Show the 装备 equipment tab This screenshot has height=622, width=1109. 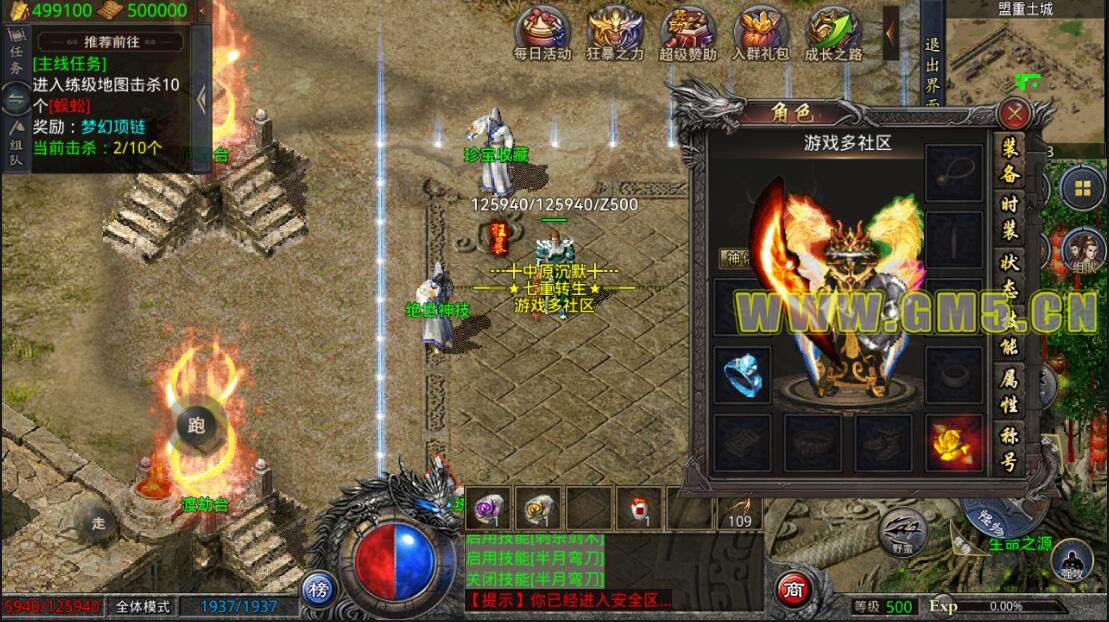[x=1010, y=157]
